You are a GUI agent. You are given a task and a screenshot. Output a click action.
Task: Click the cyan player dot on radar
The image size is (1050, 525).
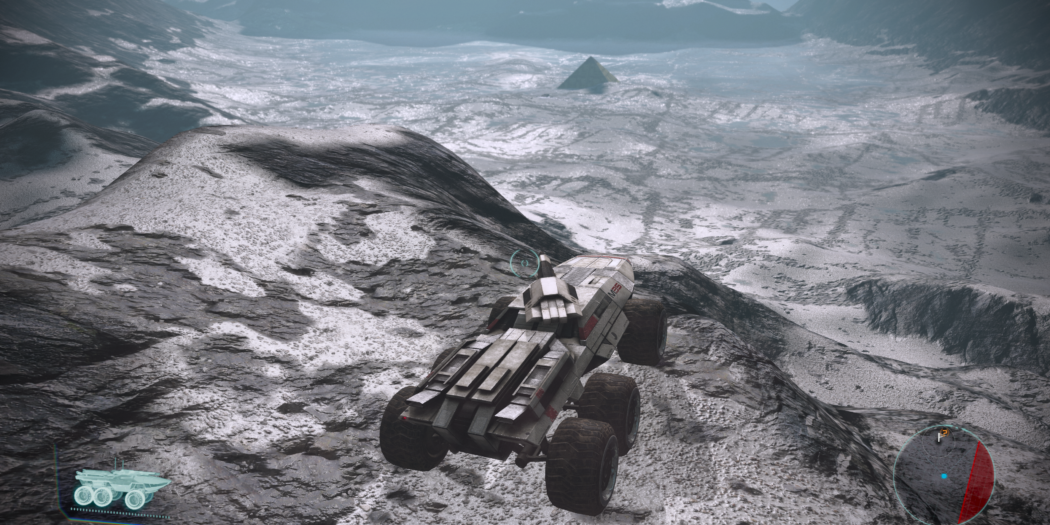click(943, 476)
